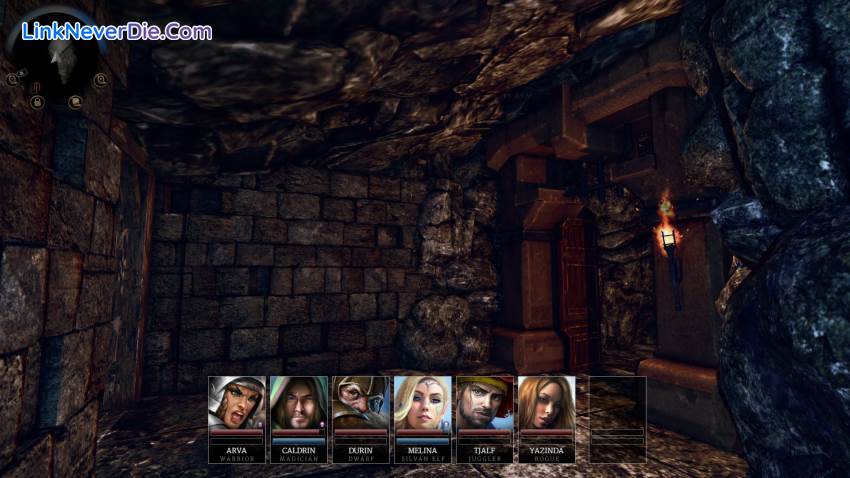
Task: Click Tjalf the Juggler's portrait
Action: [x=485, y=404]
